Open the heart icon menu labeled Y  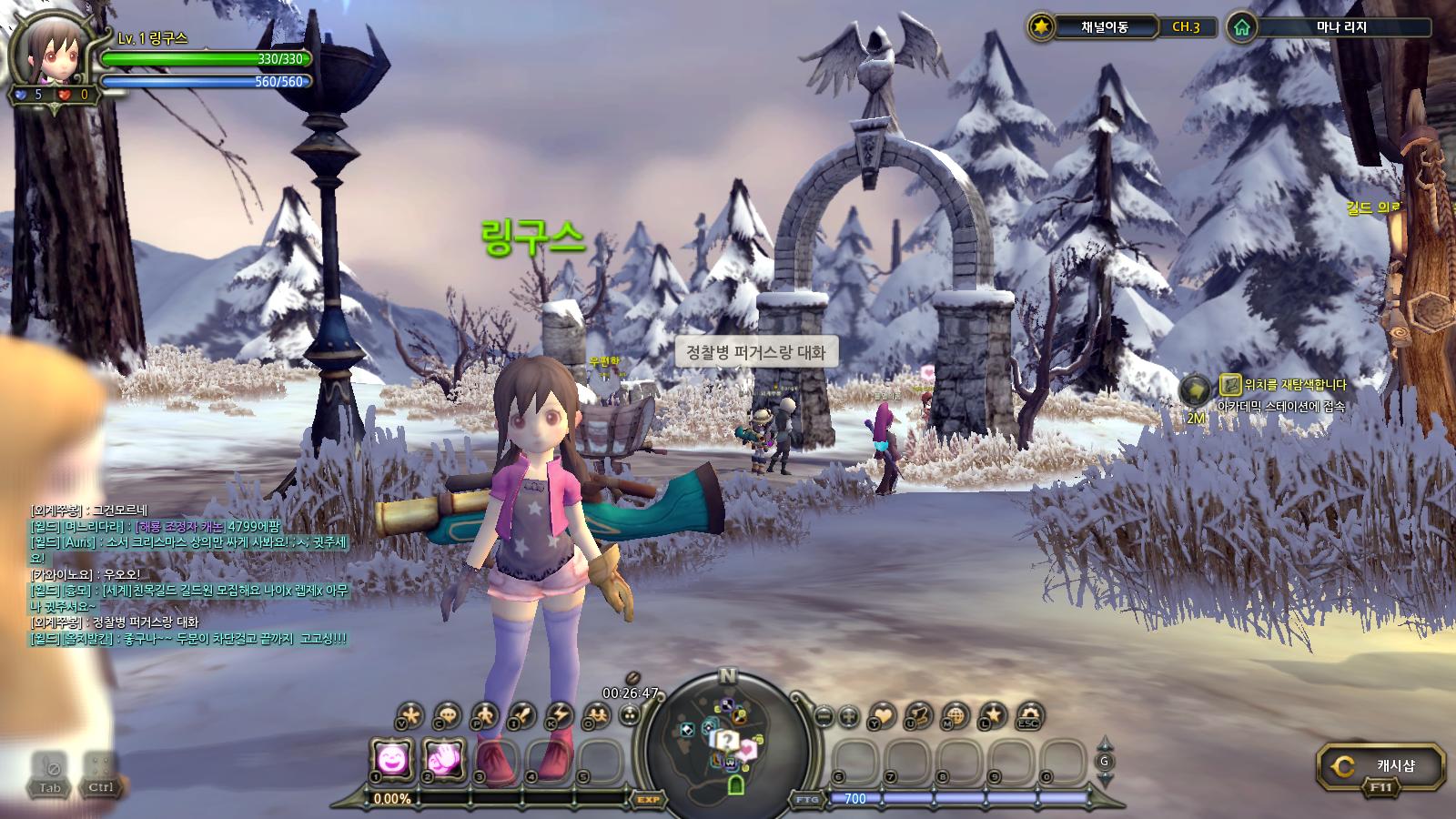click(882, 715)
